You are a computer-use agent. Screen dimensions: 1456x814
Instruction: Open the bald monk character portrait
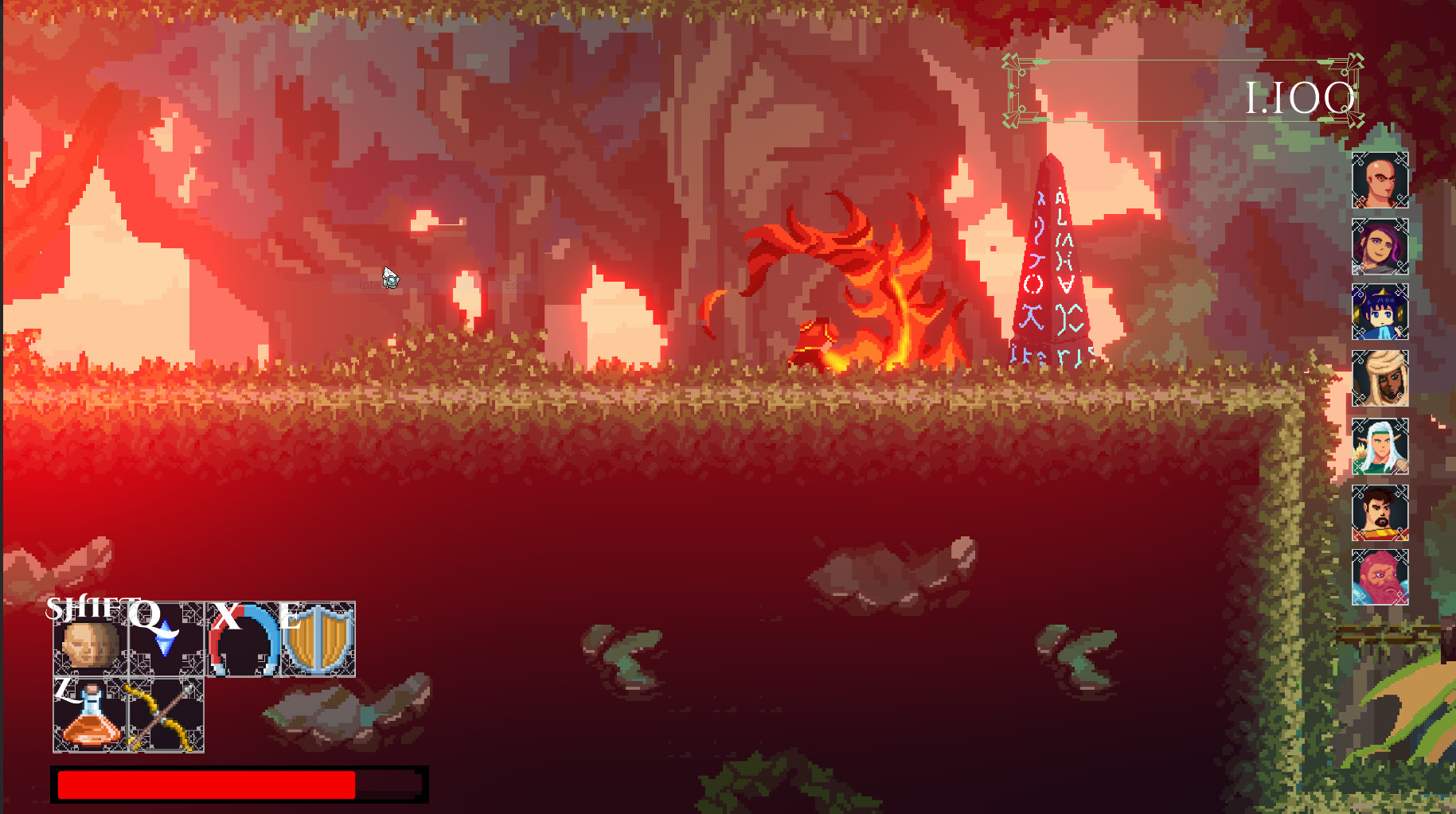[x=1381, y=181]
